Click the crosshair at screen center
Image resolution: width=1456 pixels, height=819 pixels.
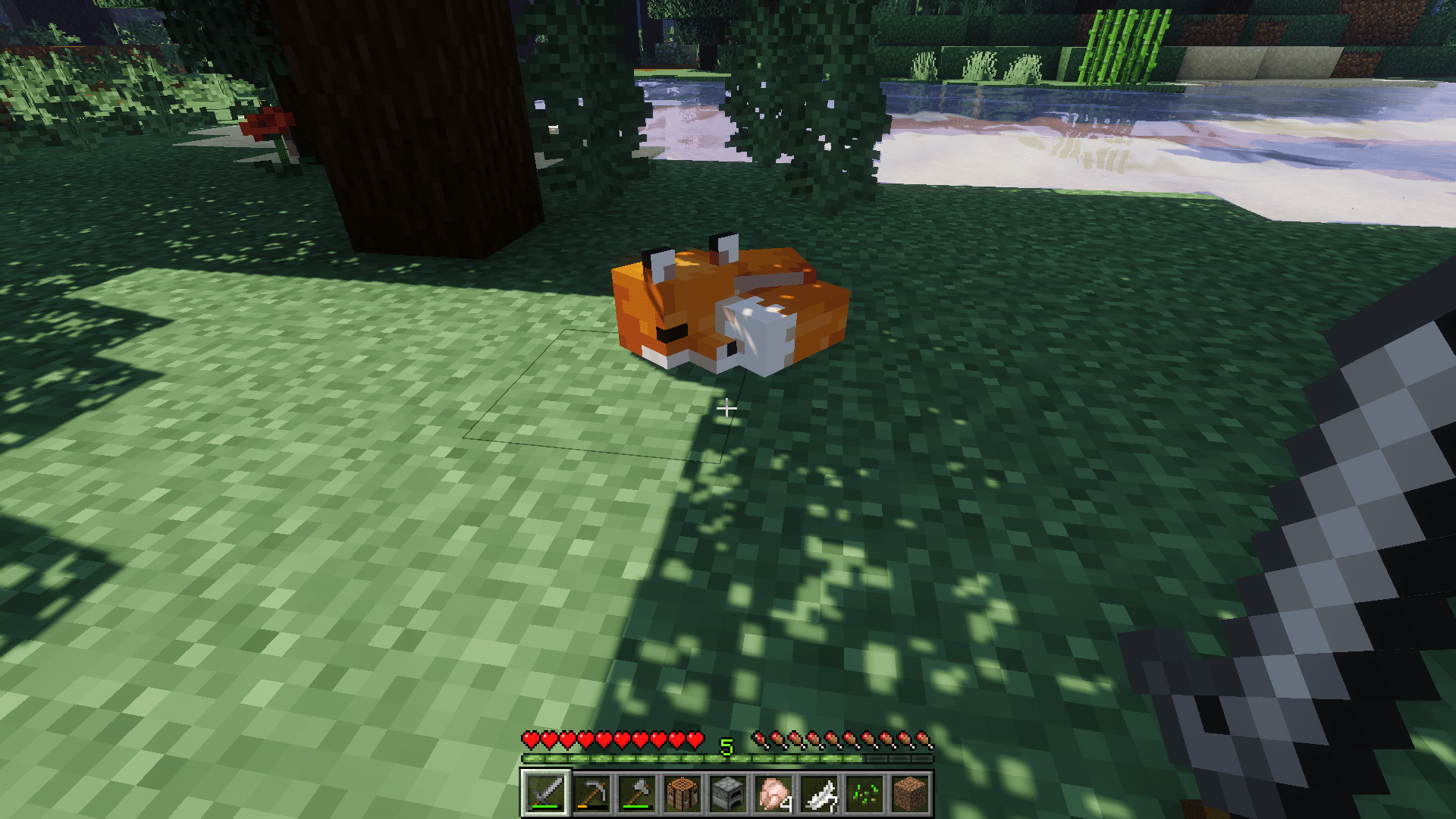click(x=728, y=409)
